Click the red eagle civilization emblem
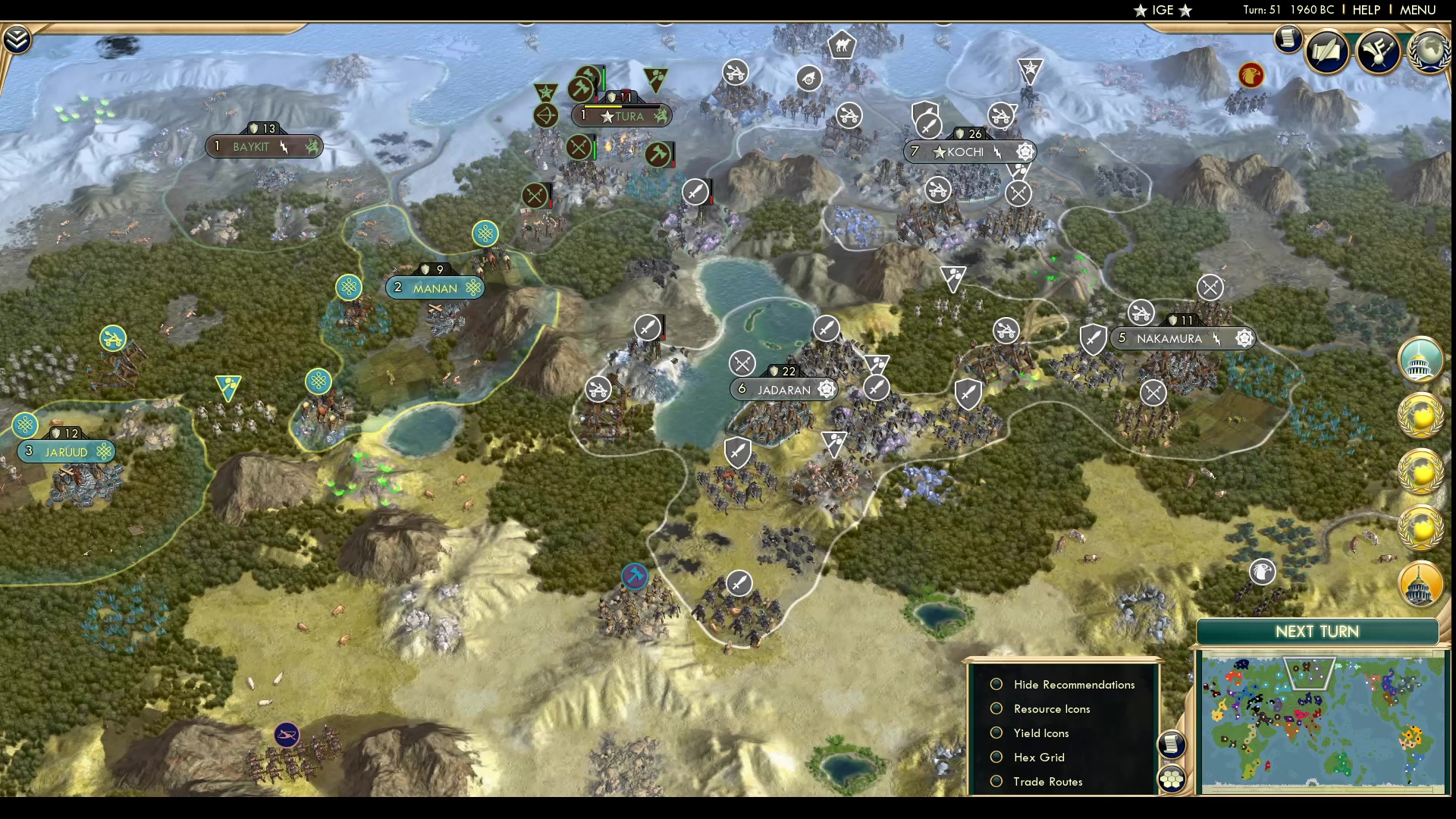This screenshot has height=819, width=1456. pyautogui.click(x=1250, y=76)
